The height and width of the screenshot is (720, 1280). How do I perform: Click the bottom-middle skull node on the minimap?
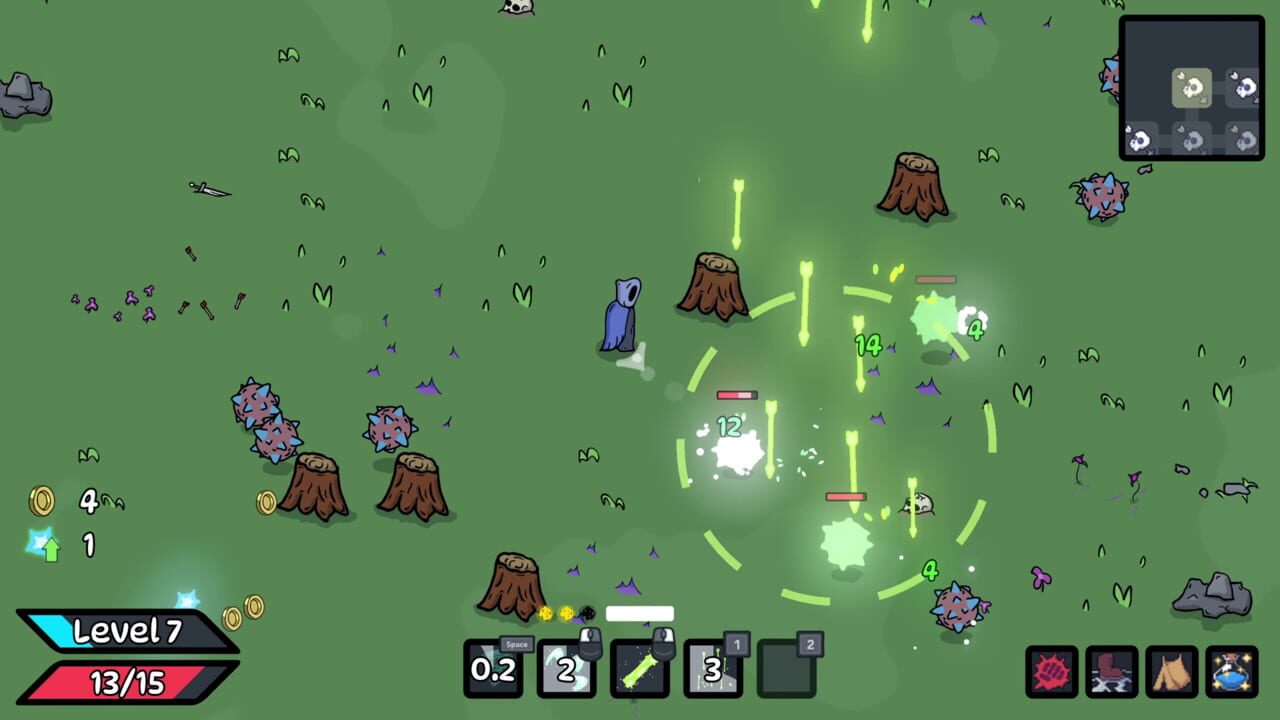click(1193, 139)
